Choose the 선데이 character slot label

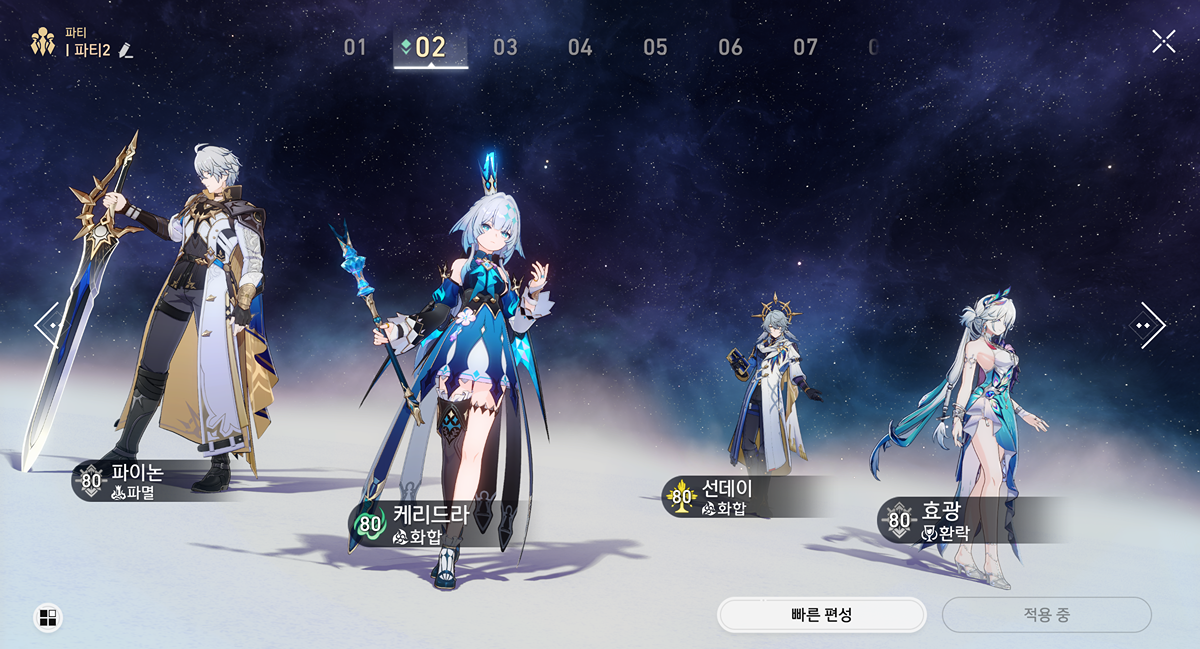tap(722, 497)
